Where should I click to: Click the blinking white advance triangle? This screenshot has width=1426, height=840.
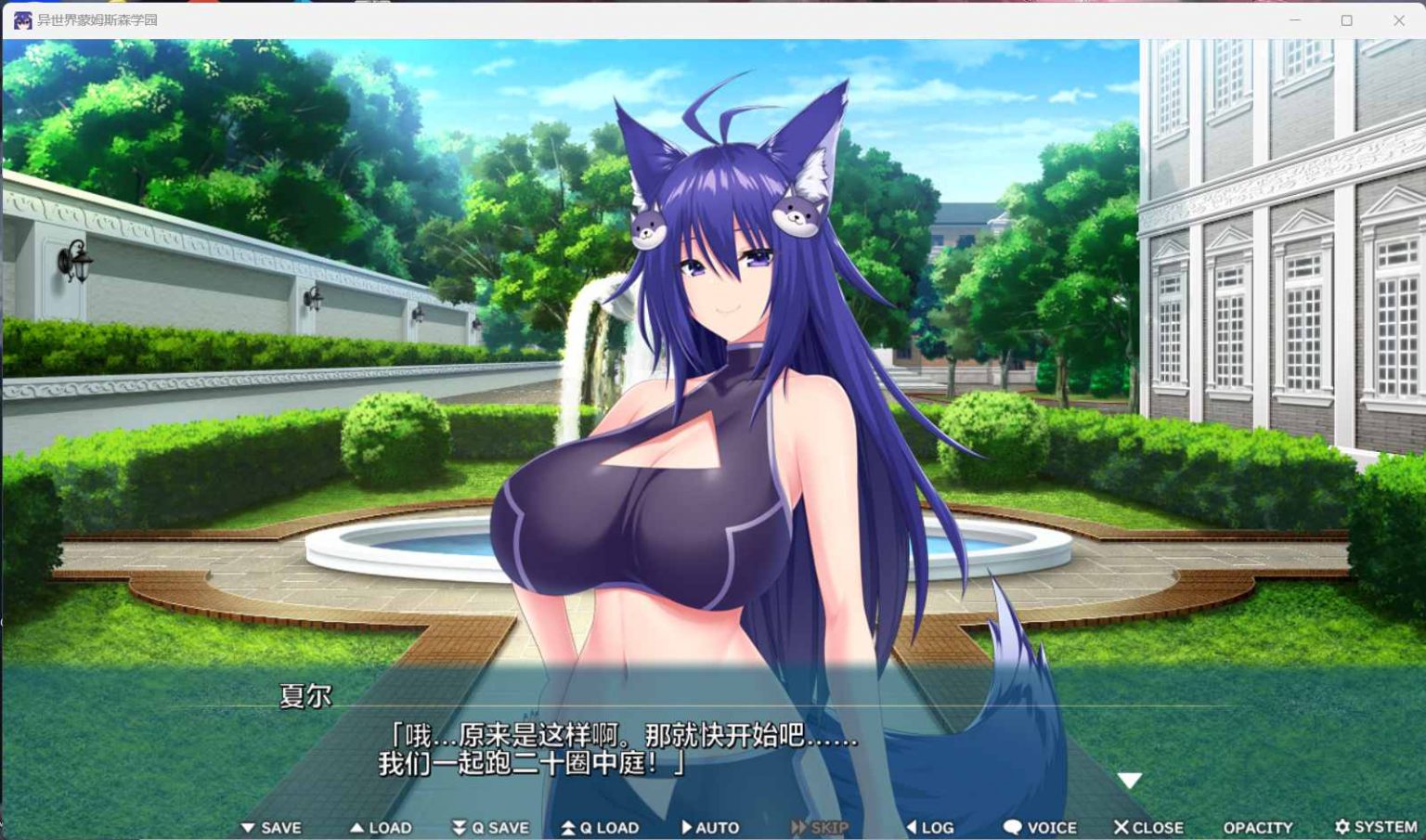pyautogui.click(x=1131, y=780)
